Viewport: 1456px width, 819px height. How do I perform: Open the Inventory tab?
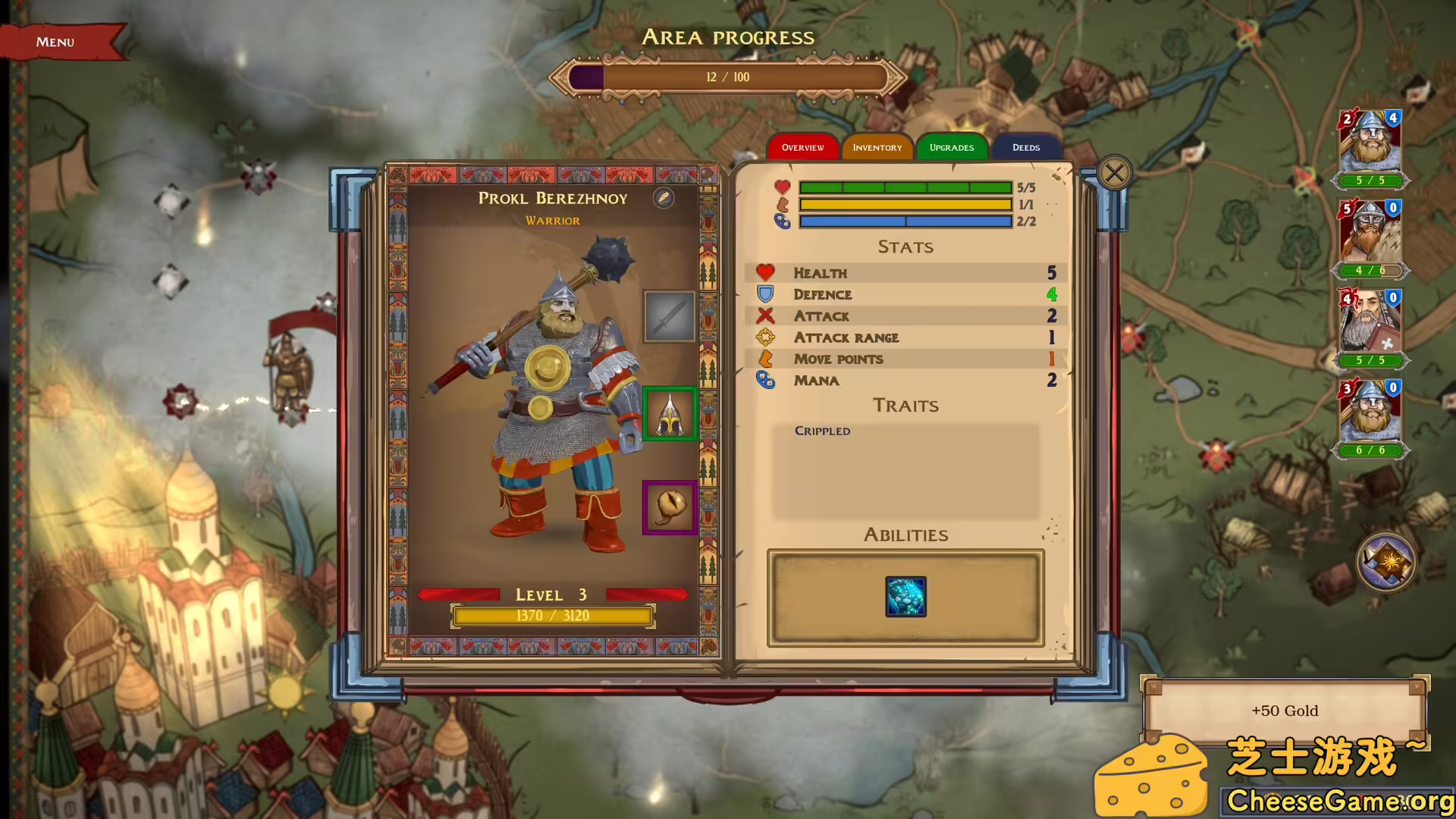[x=877, y=147]
